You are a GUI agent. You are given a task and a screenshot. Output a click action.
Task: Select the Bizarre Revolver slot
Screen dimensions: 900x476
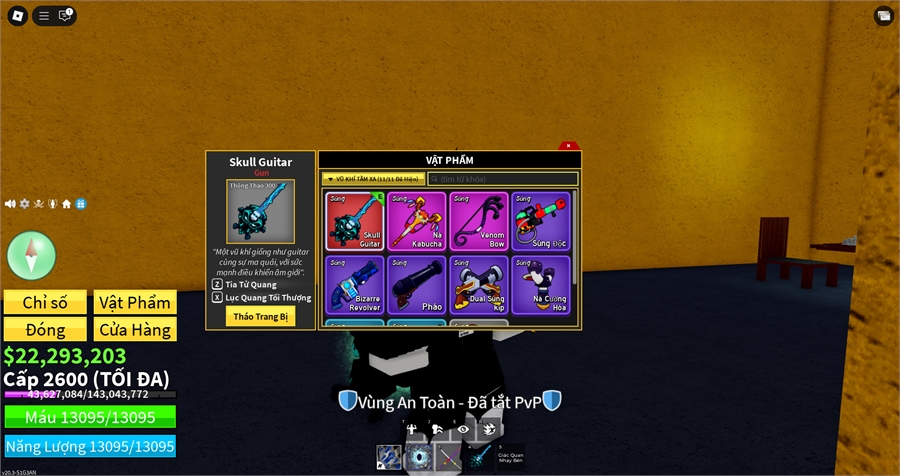pyautogui.click(x=354, y=285)
